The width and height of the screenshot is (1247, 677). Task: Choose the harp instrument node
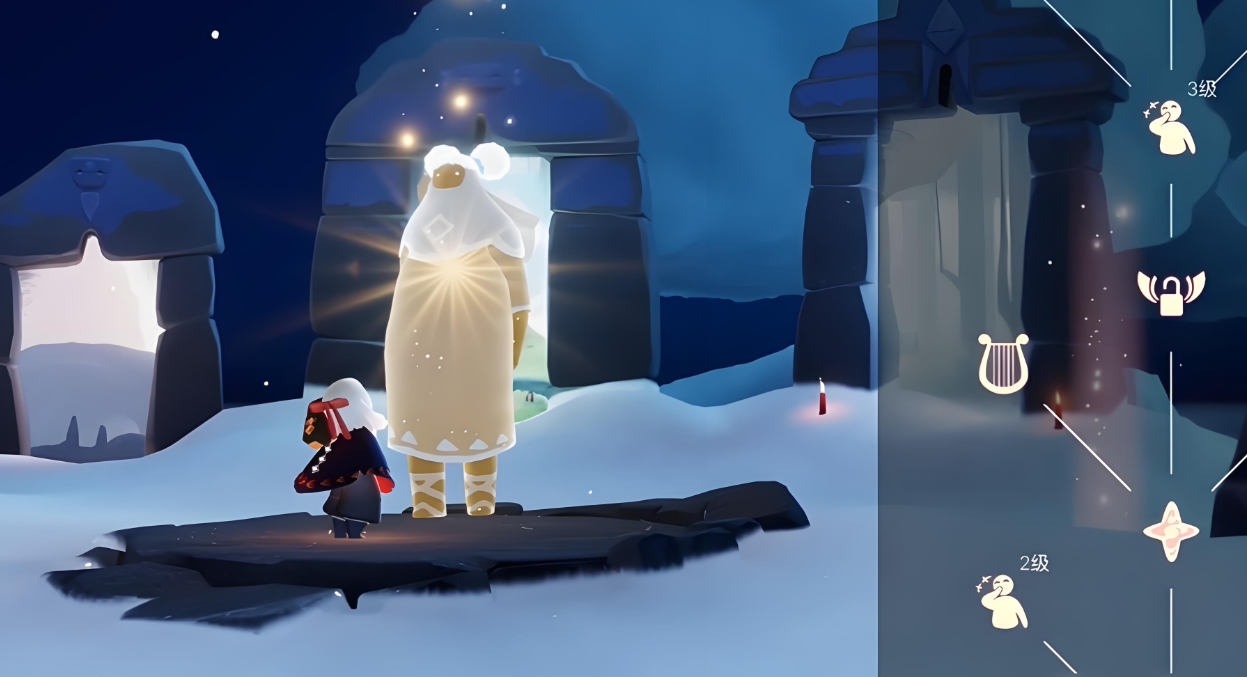1003,364
